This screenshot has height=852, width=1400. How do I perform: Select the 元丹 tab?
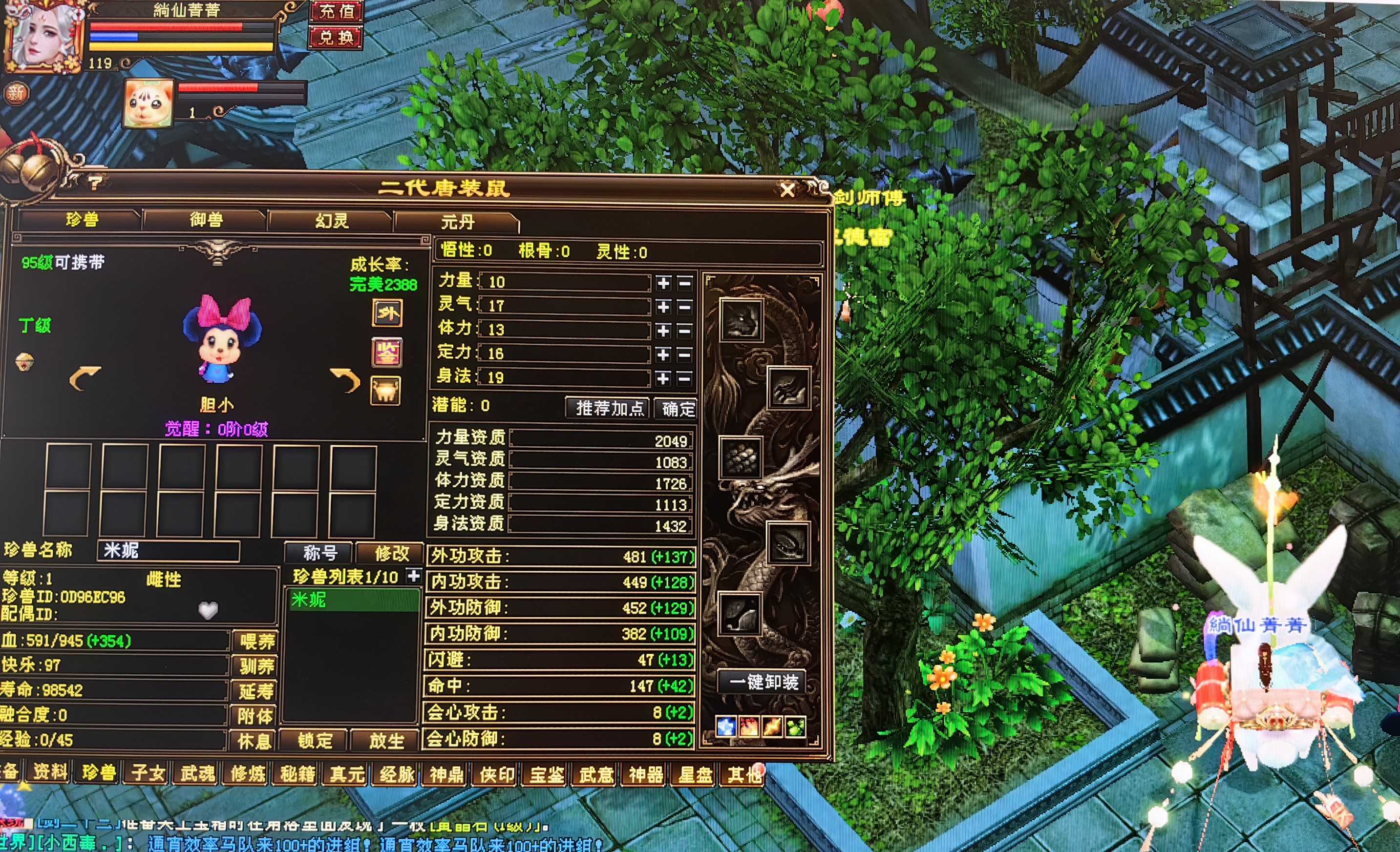point(457,222)
